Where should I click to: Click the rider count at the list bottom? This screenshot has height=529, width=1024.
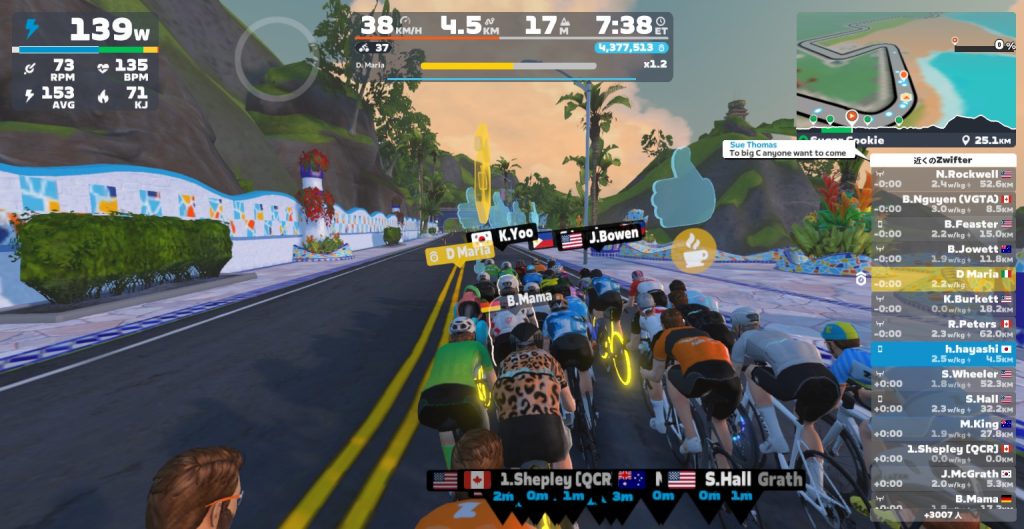[x=943, y=516]
